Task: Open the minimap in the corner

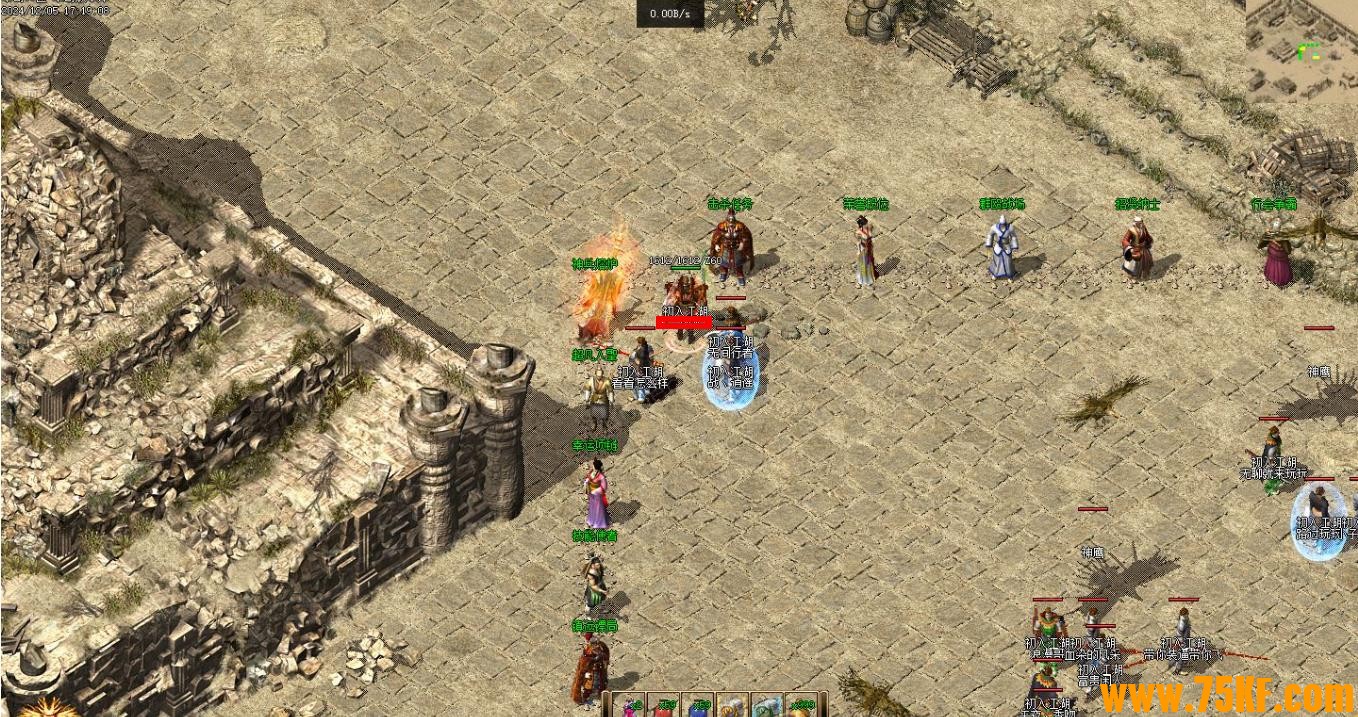Action: pyautogui.click(x=1301, y=50)
